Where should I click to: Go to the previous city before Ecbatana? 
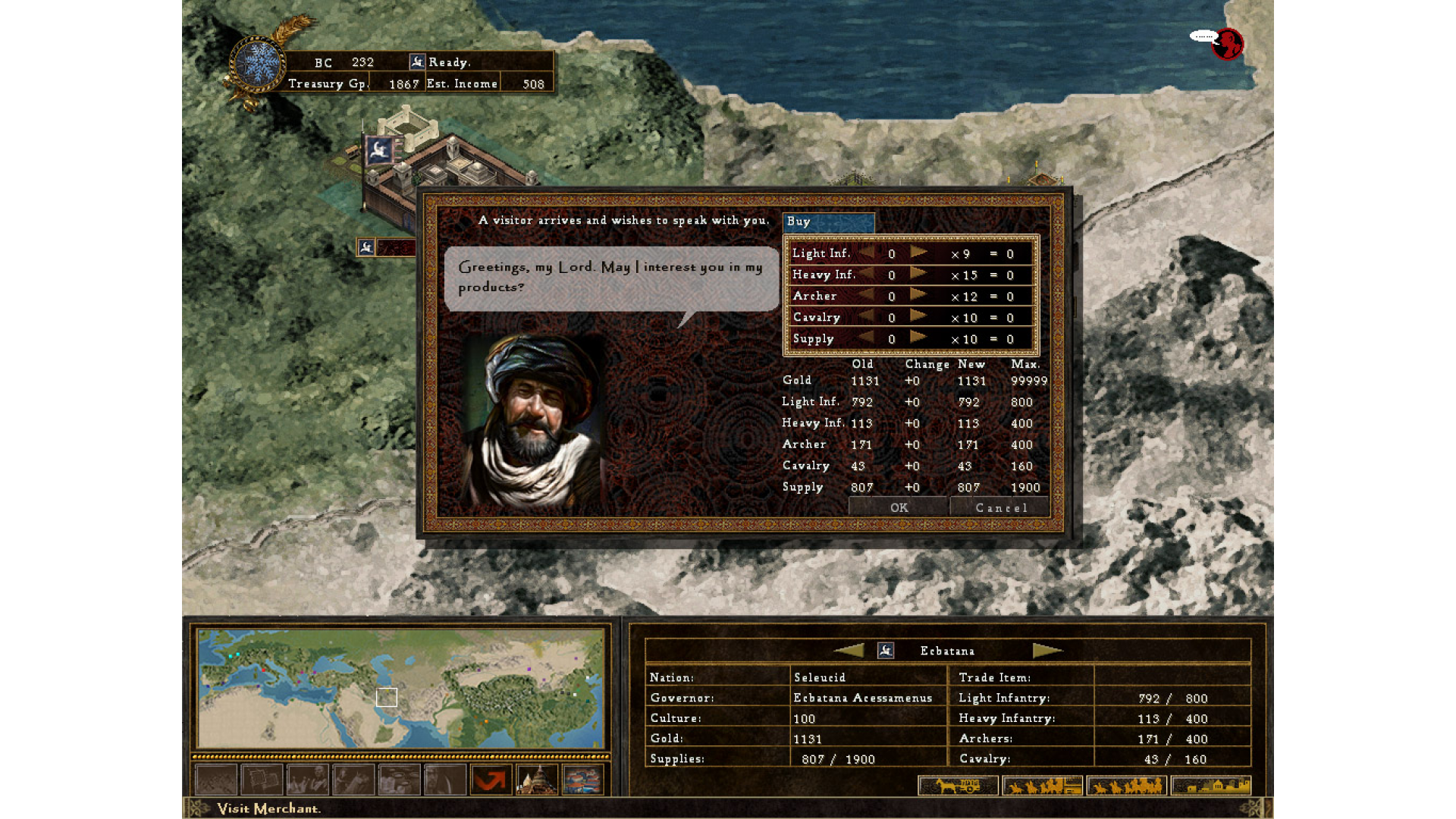click(x=851, y=650)
